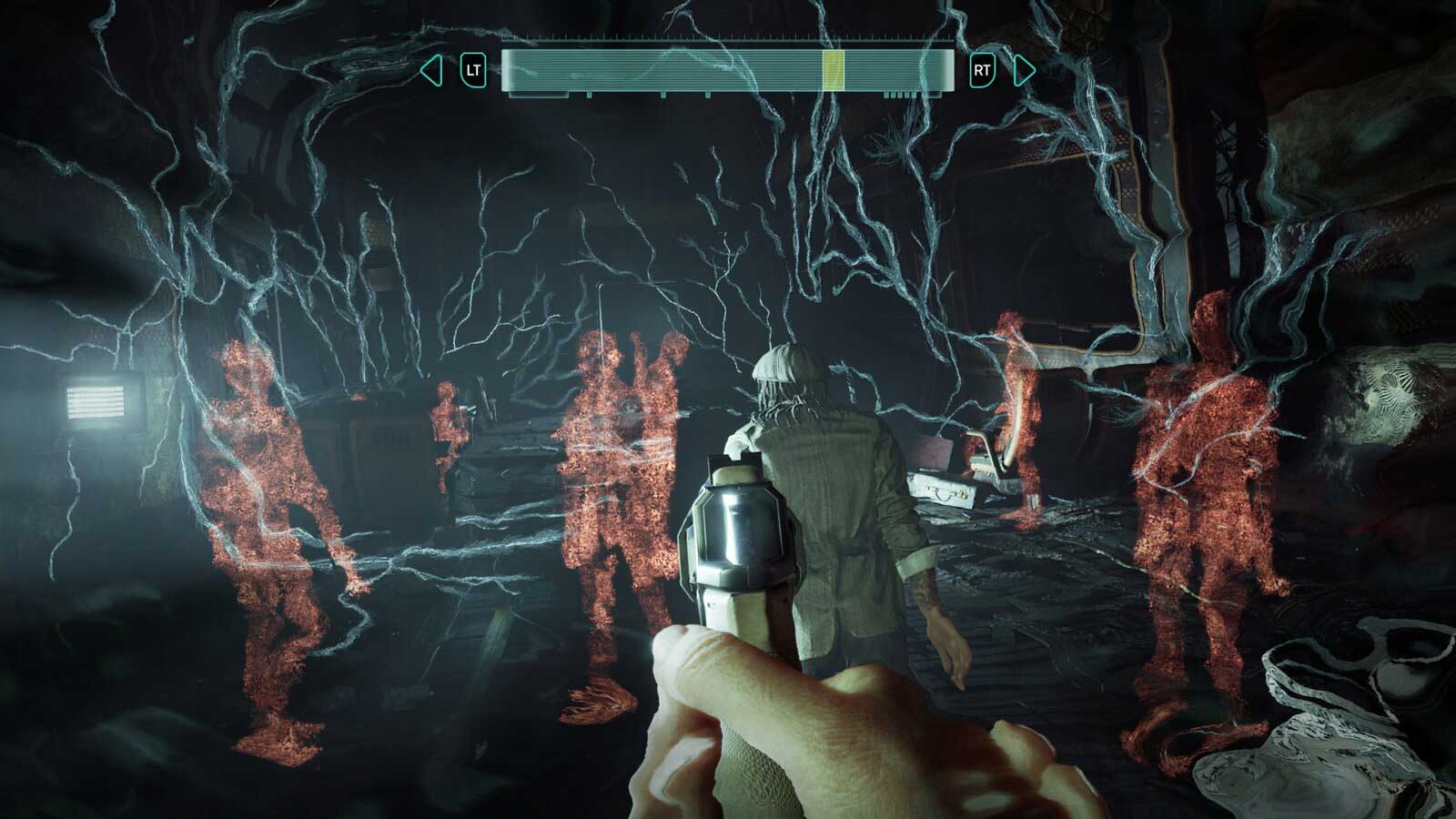Image resolution: width=1456 pixels, height=819 pixels.
Task: Expand the timeline using the right triangle chevron
Action: coord(1021,69)
